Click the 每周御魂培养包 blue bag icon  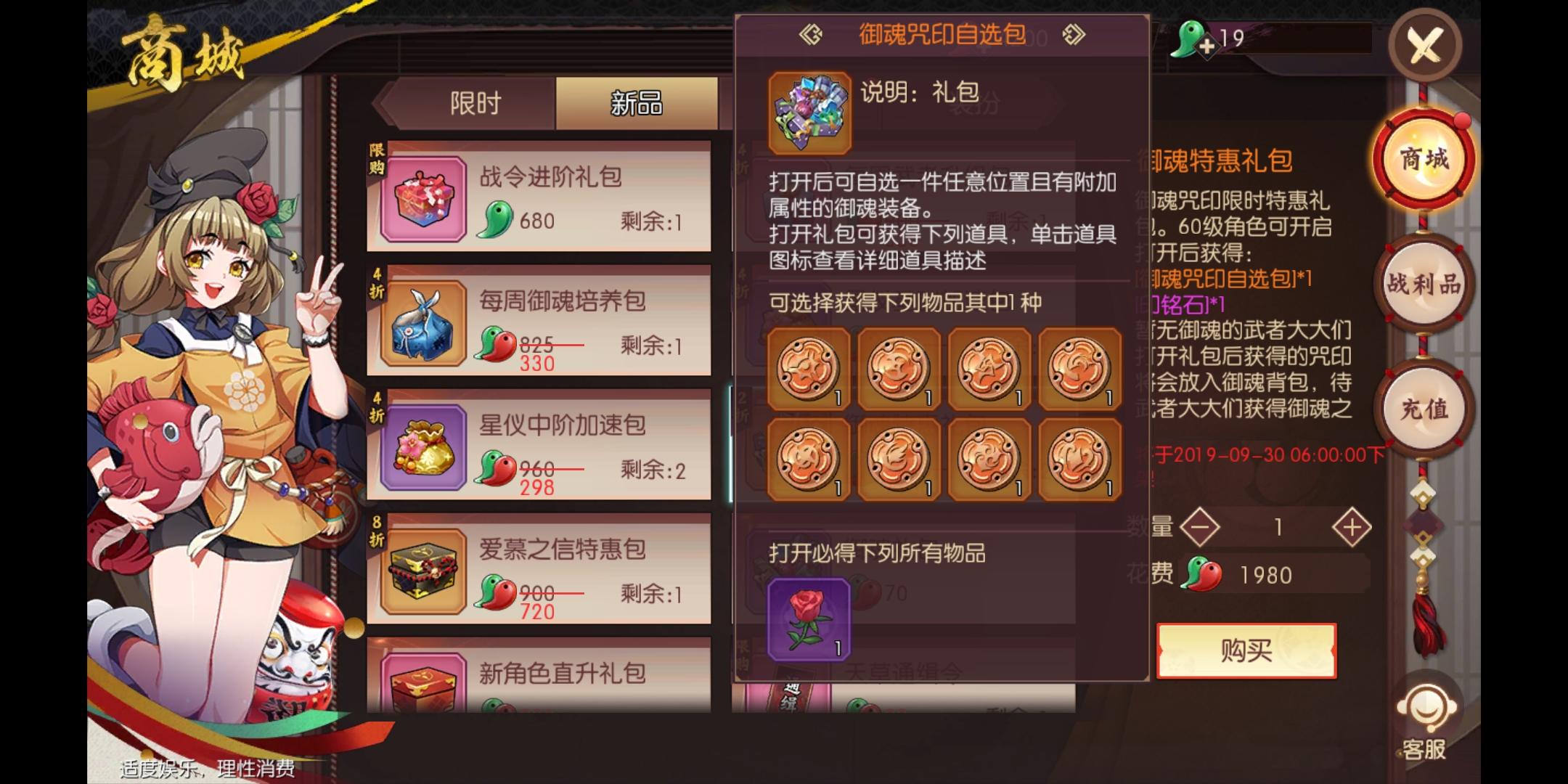[x=420, y=319]
